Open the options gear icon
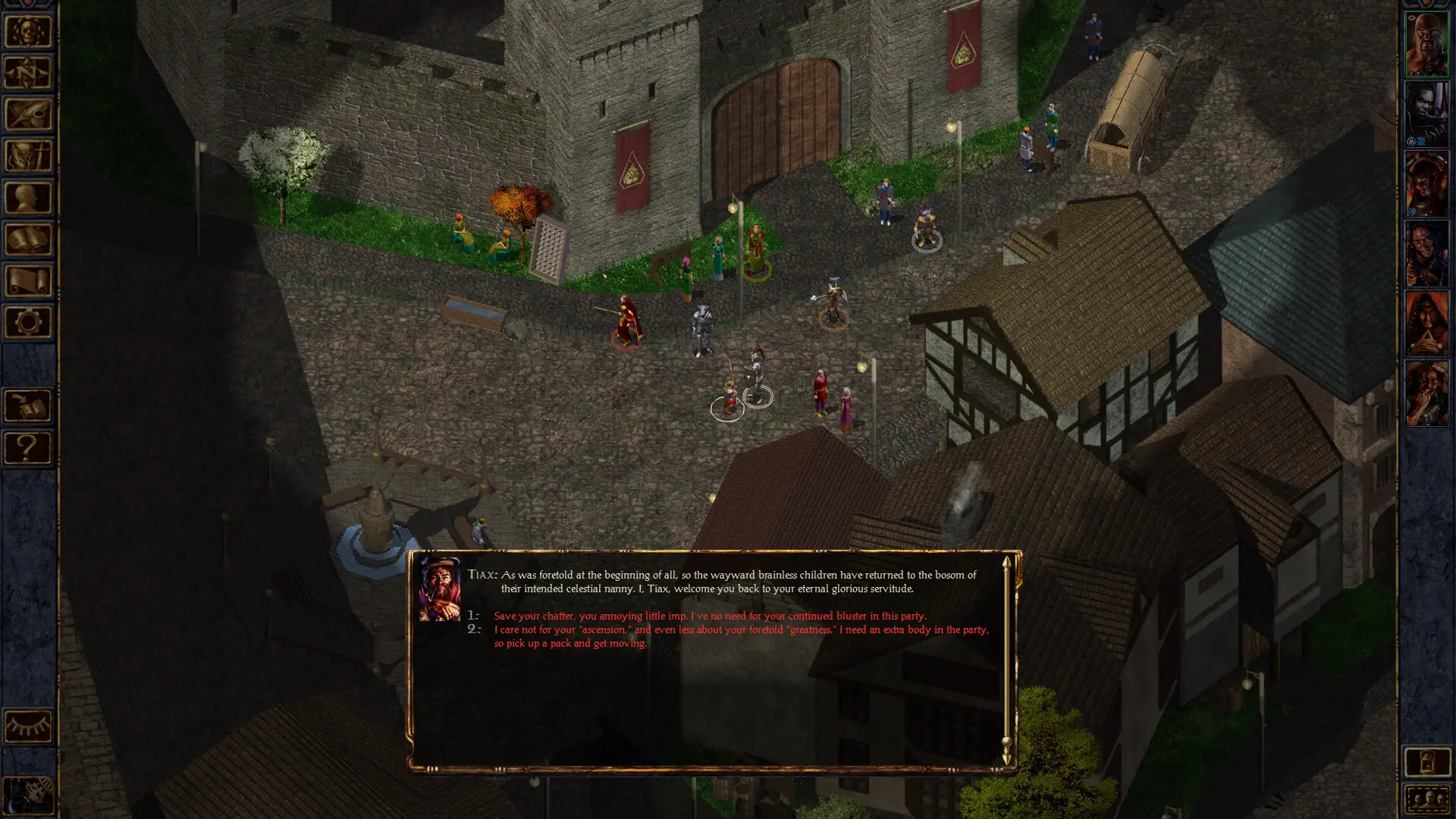Screen dimensions: 1456x819 [x=28, y=322]
